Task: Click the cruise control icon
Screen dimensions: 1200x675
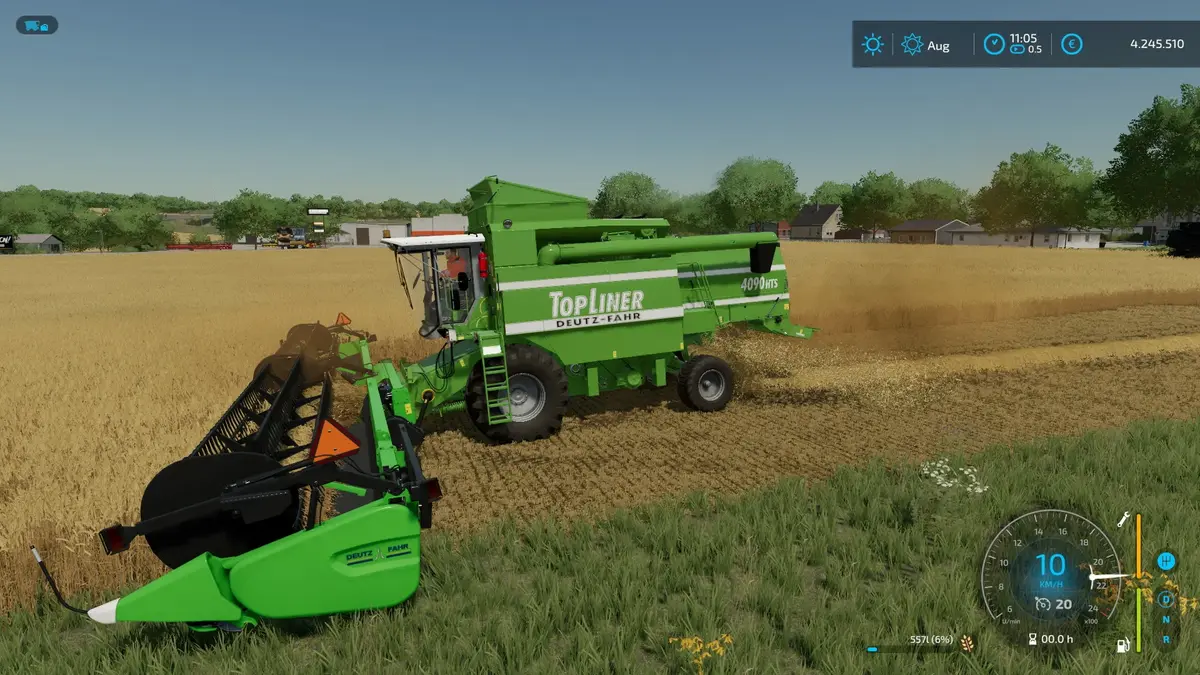Action: click(x=1042, y=603)
